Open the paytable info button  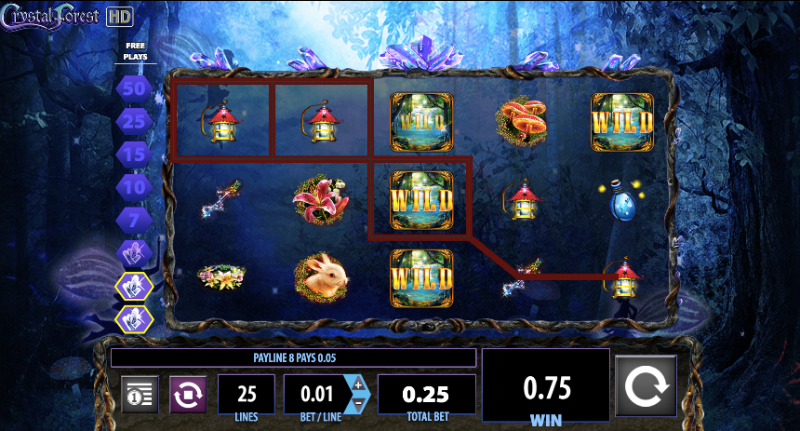(x=140, y=394)
